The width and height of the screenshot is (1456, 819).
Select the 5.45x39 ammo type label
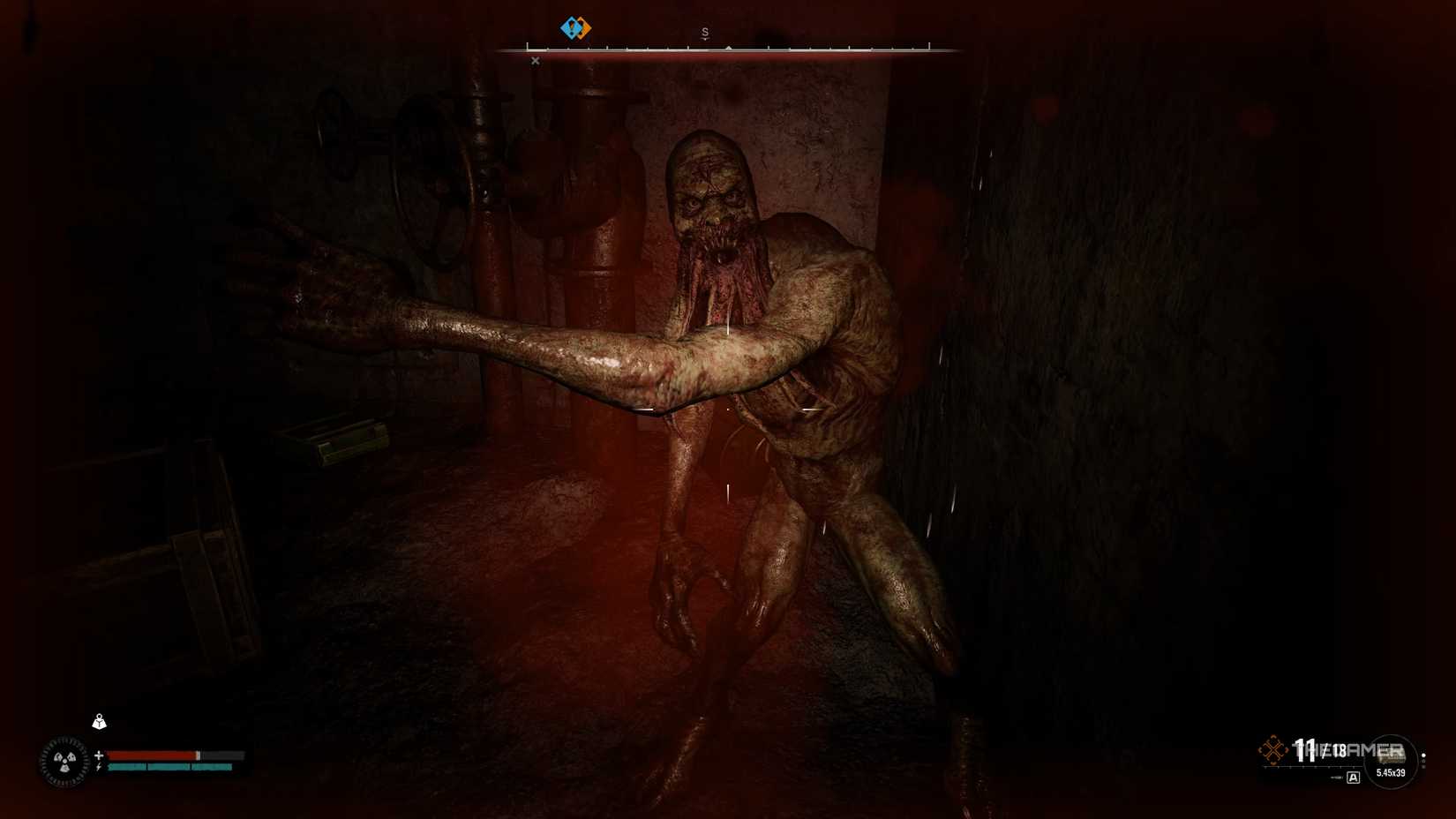pos(1391,772)
